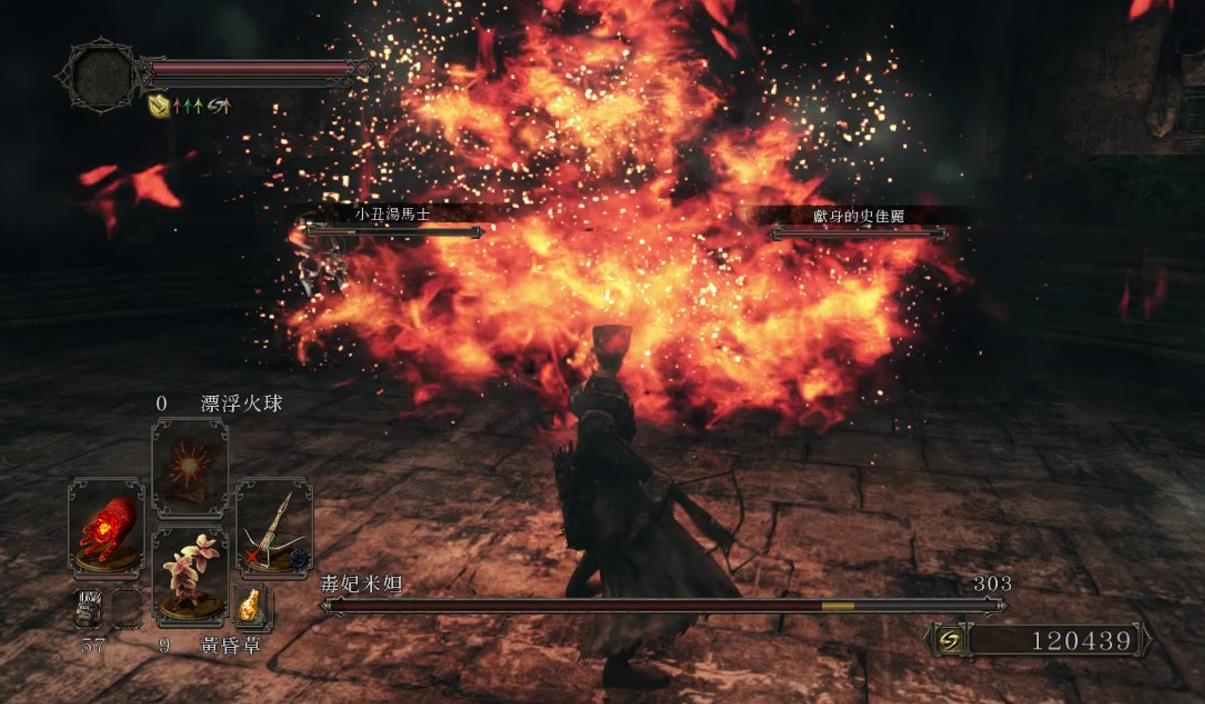
Task: Choose the crossbow weapon slot
Action: pyautogui.click(x=273, y=528)
